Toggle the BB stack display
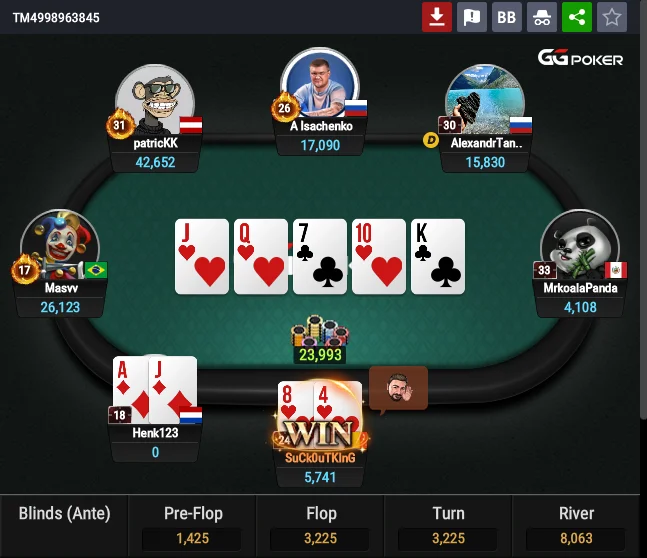Screen dimensions: 647x558 [x=507, y=17]
